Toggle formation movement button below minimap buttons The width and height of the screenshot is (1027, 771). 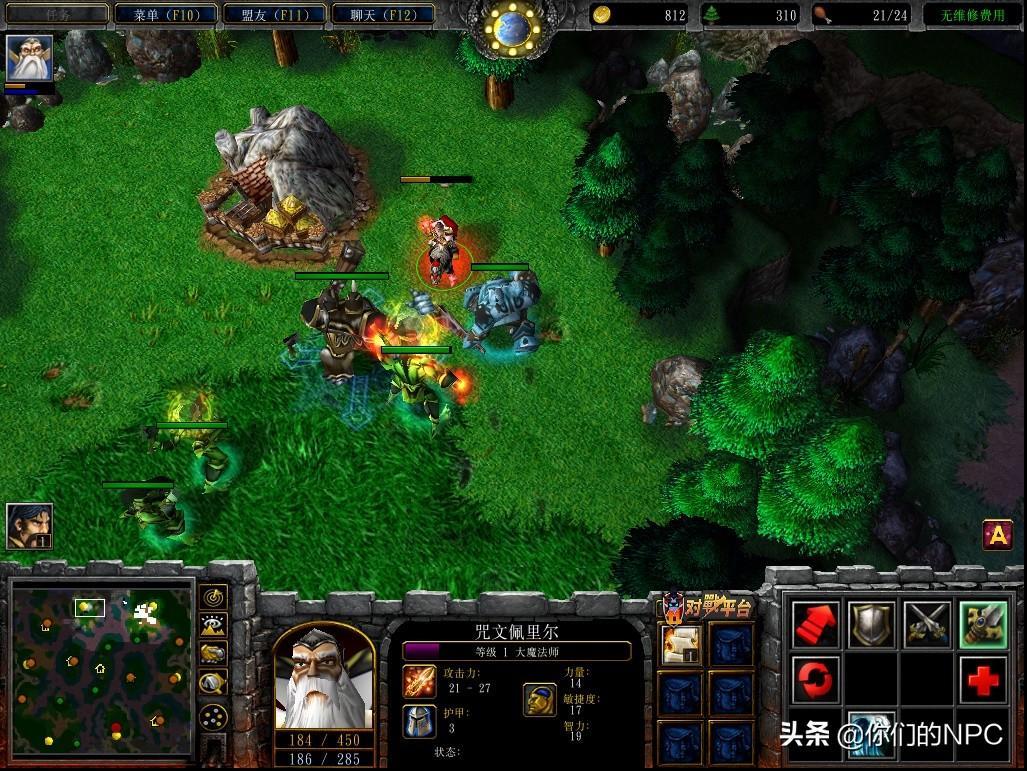coord(213,717)
